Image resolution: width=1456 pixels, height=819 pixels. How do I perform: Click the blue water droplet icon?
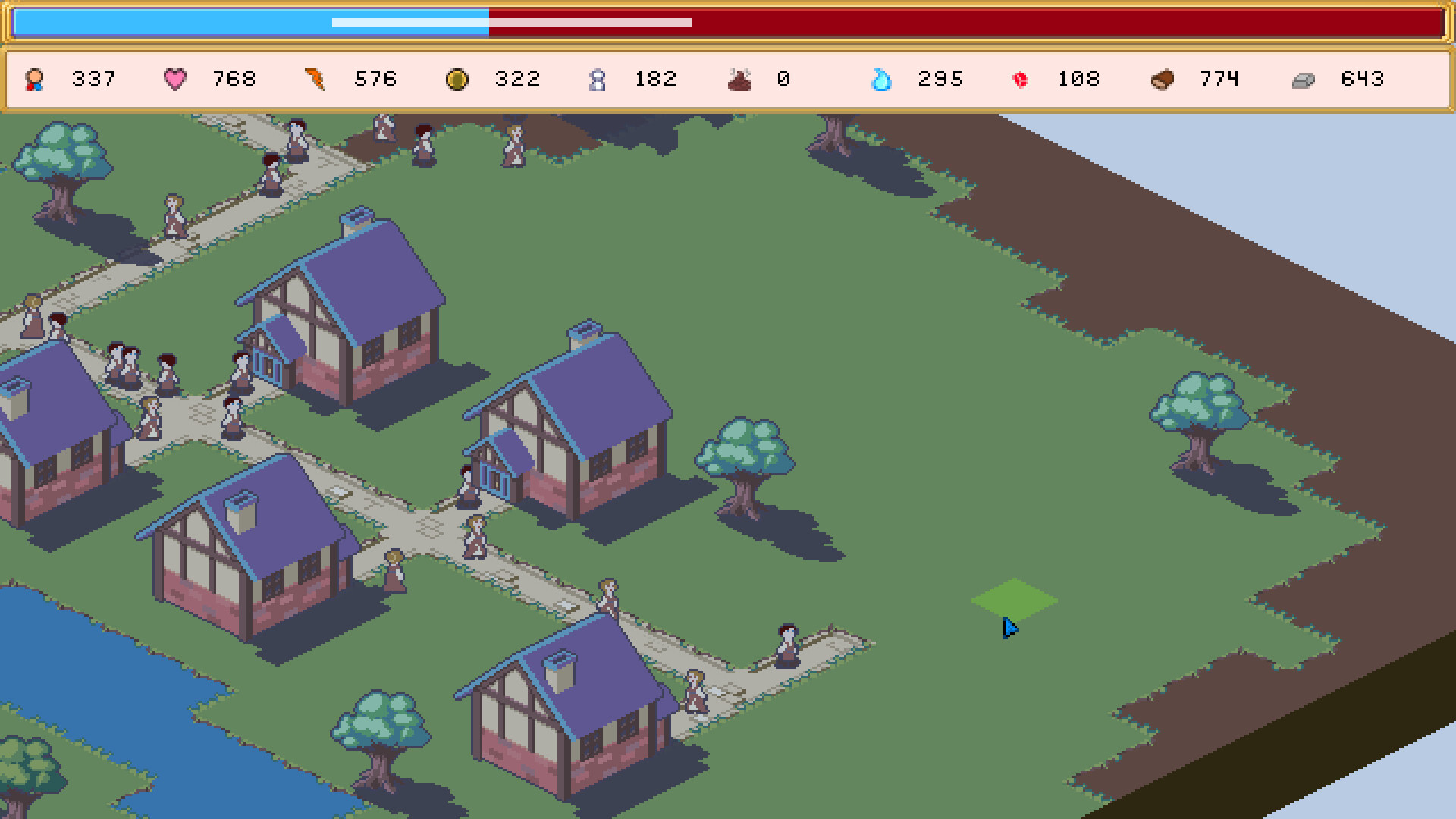[x=880, y=79]
